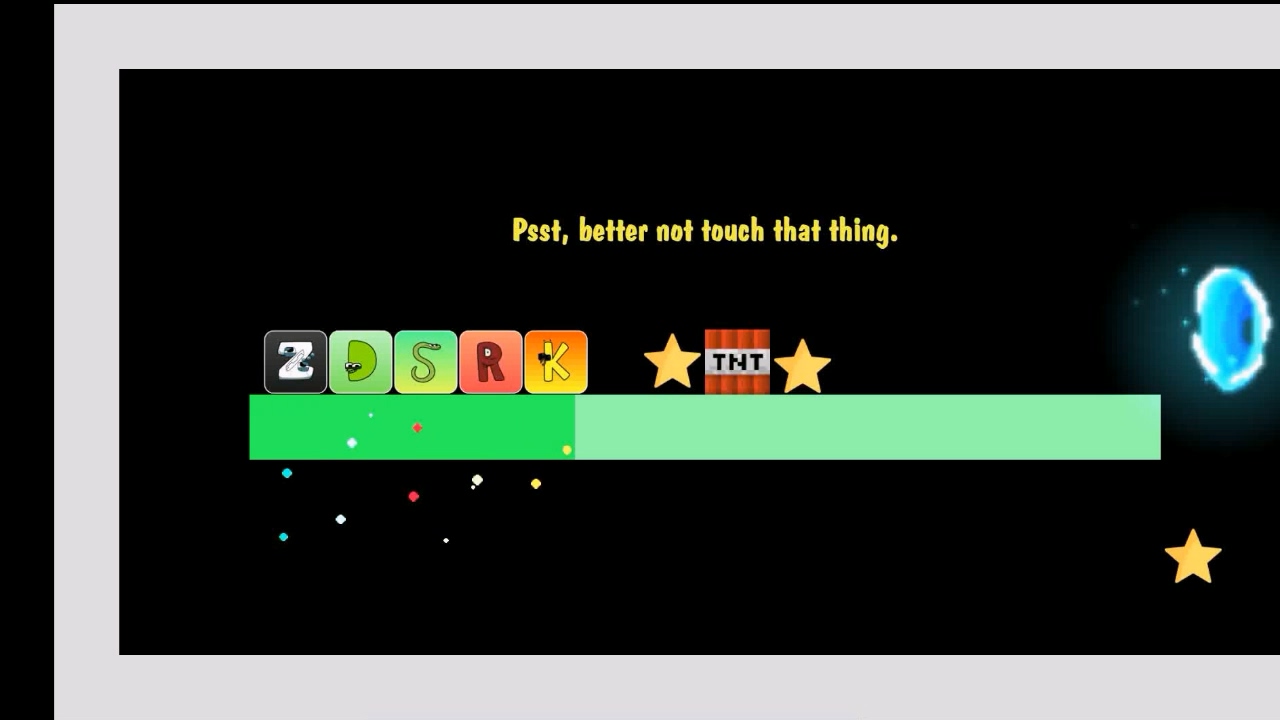The image size is (1280, 720).
Task: Select the letter Z tile
Action: 295,362
